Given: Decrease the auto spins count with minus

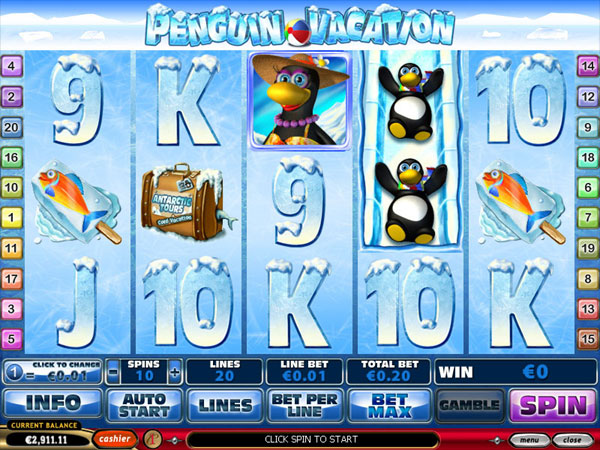Looking at the screenshot, I should pyautogui.click(x=113, y=373).
